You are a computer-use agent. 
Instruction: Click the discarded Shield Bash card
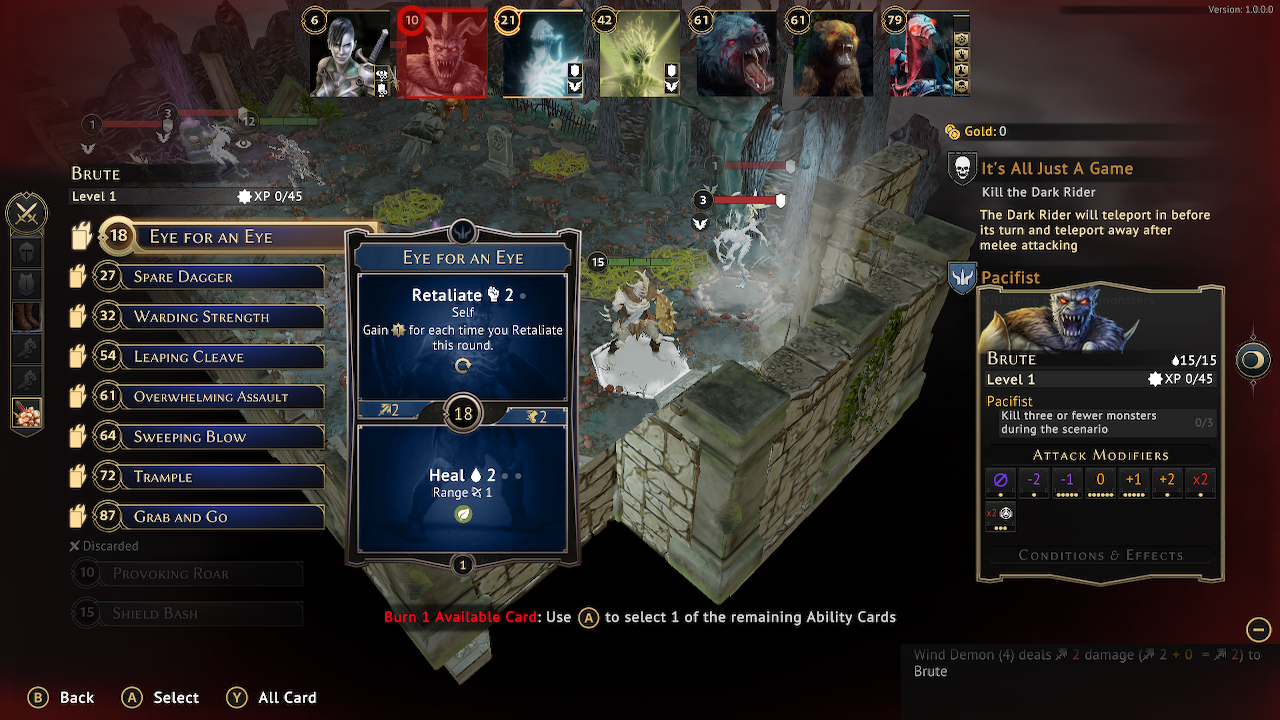click(188, 614)
